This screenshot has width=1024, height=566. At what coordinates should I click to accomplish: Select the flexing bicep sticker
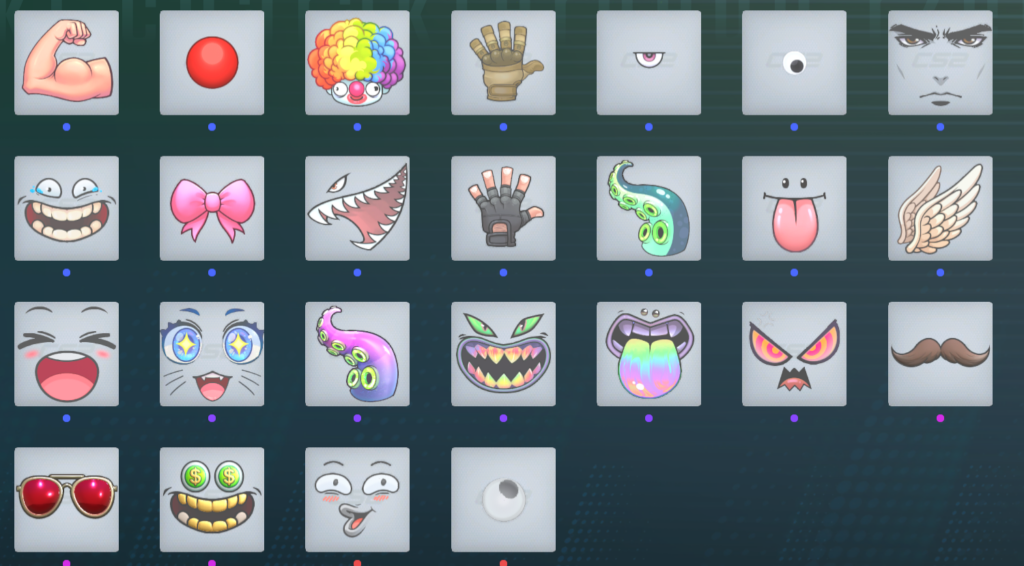[x=66, y=62]
